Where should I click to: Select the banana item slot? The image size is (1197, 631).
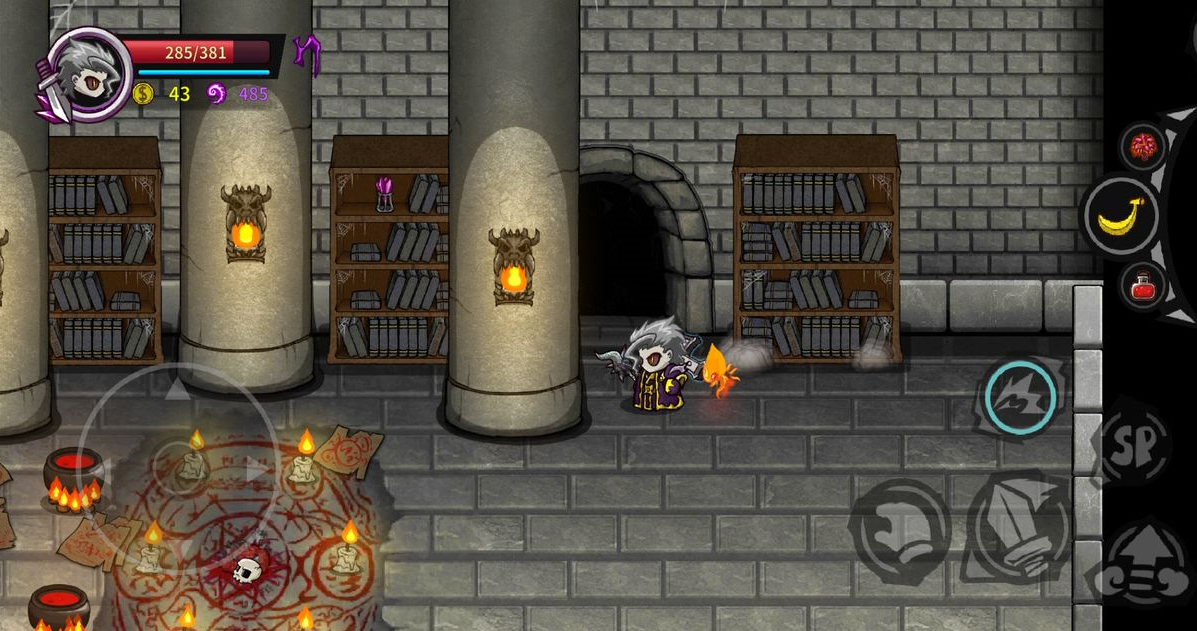(x=1121, y=216)
